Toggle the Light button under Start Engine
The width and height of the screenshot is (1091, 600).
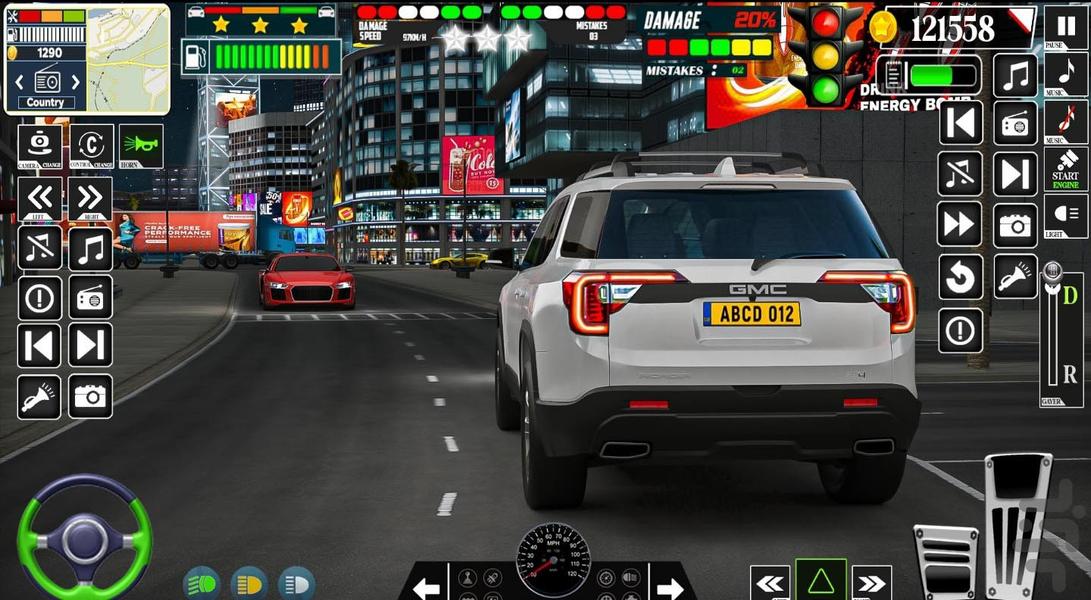click(1066, 216)
